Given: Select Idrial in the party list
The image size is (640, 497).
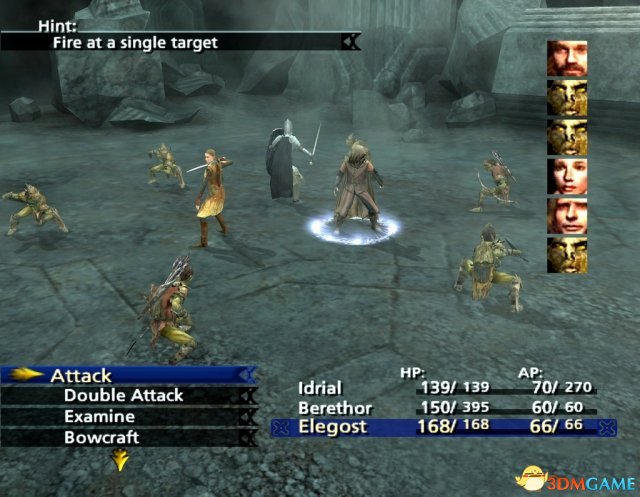Looking at the screenshot, I should click(x=320, y=388).
